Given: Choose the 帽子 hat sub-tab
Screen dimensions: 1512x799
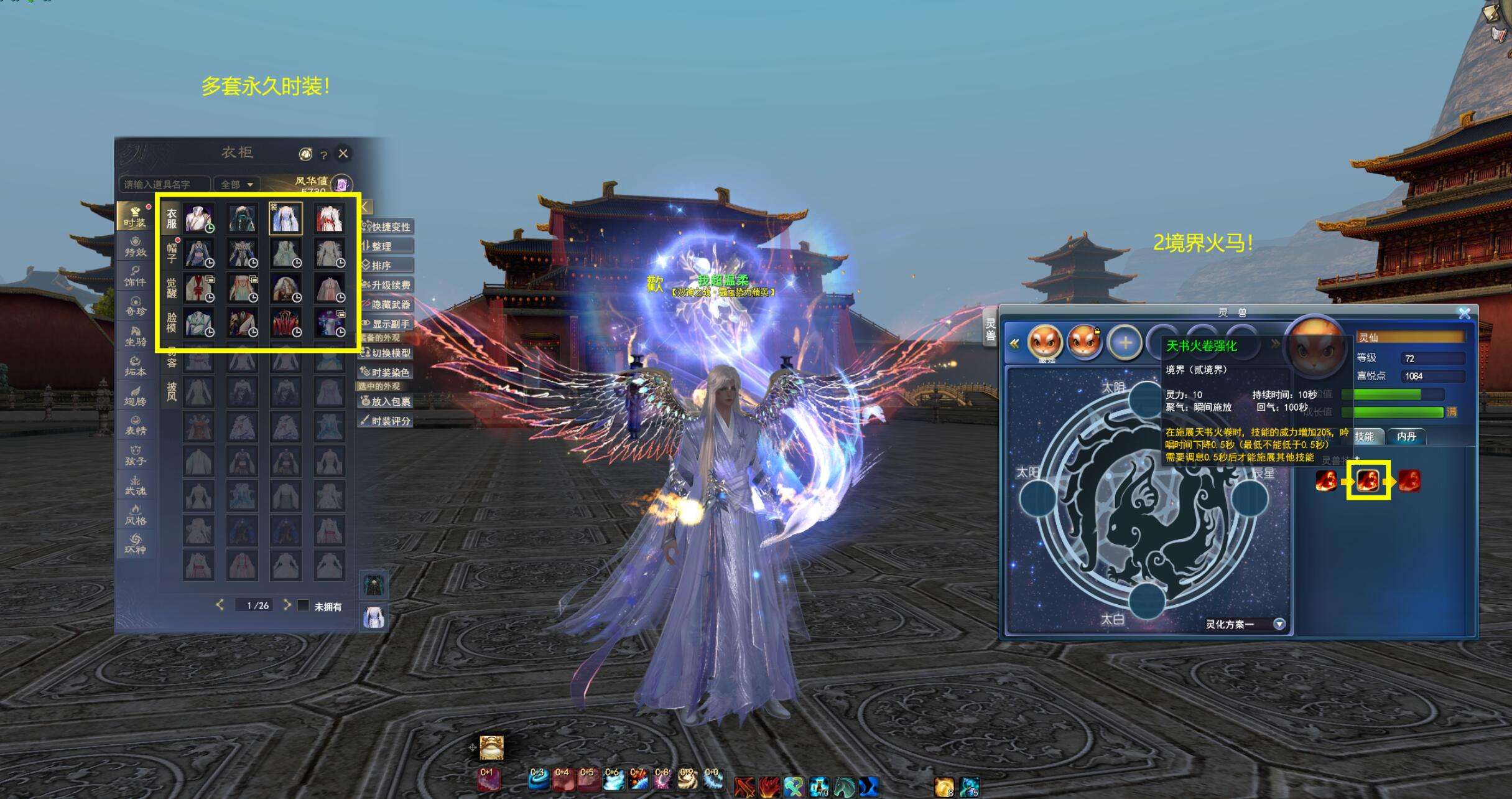Looking at the screenshot, I should pos(172,253).
